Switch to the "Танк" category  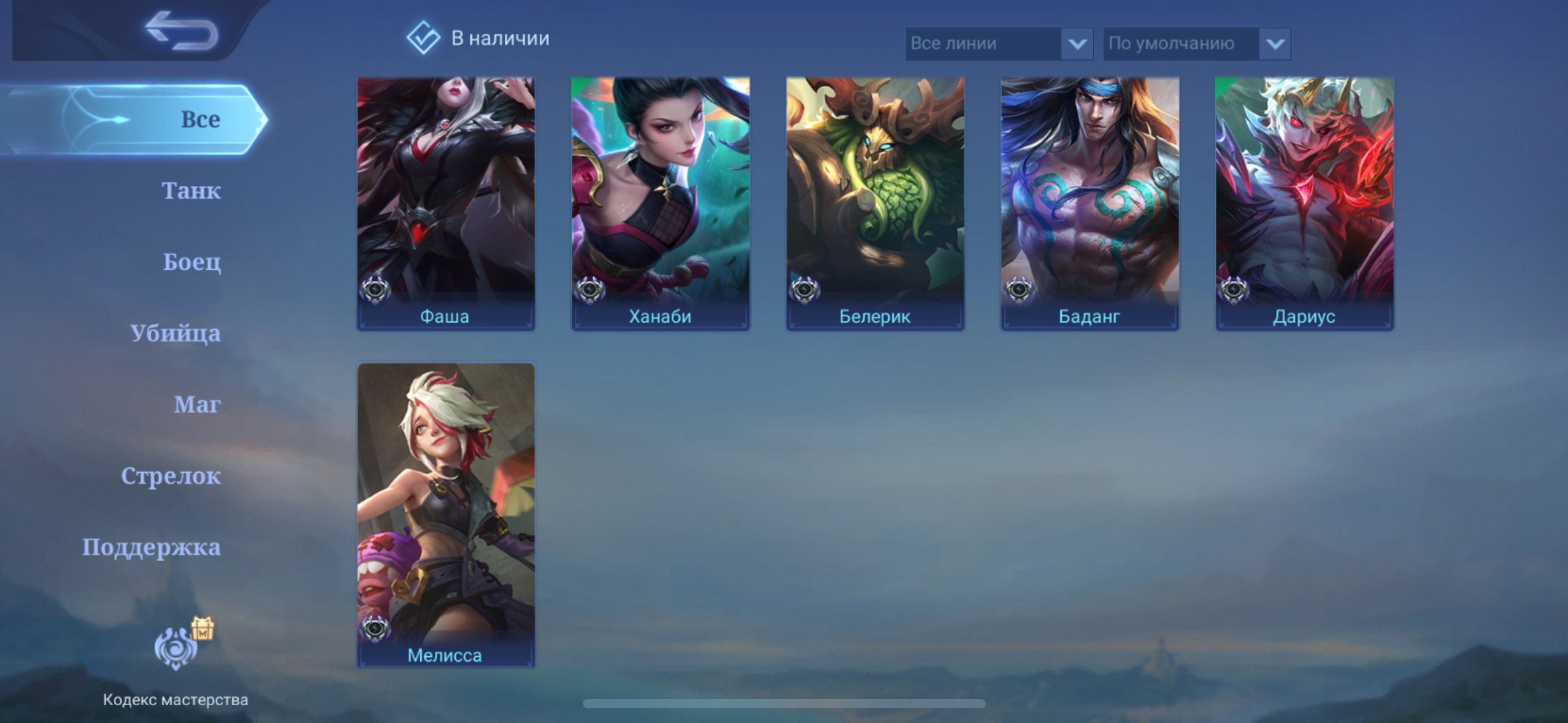tap(191, 191)
